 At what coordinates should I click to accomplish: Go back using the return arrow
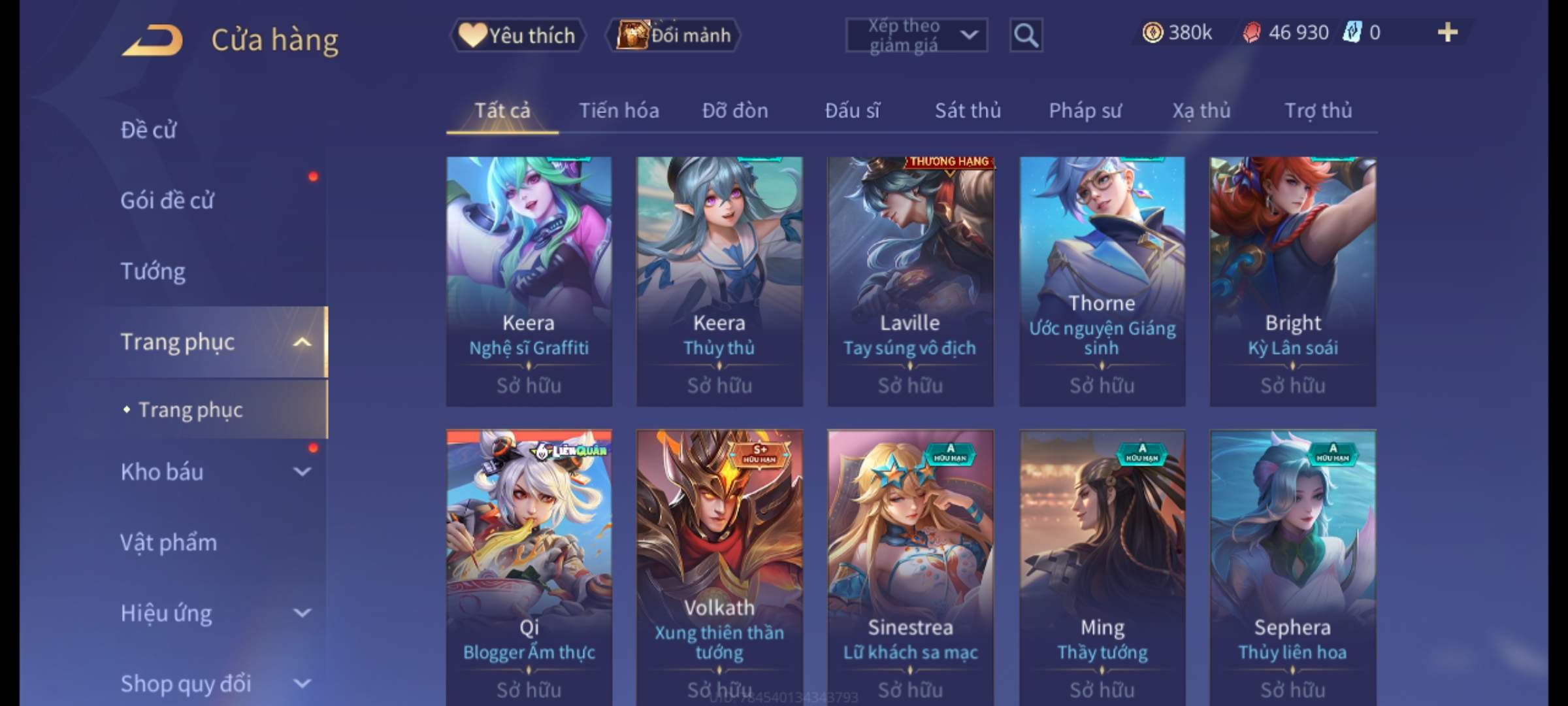click(x=152, y=41)
